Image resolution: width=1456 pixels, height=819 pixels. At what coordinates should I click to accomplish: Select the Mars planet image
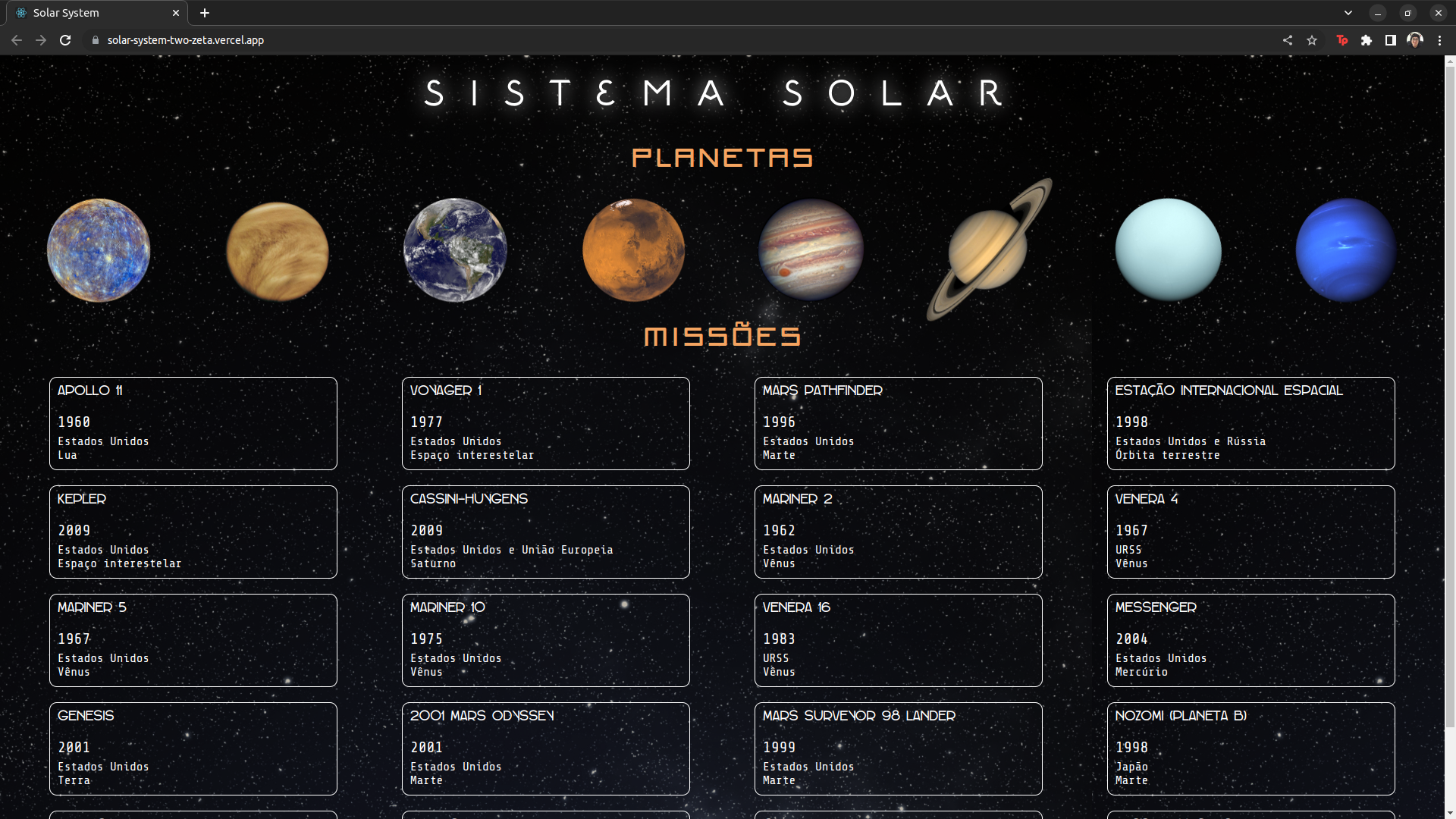633,250
